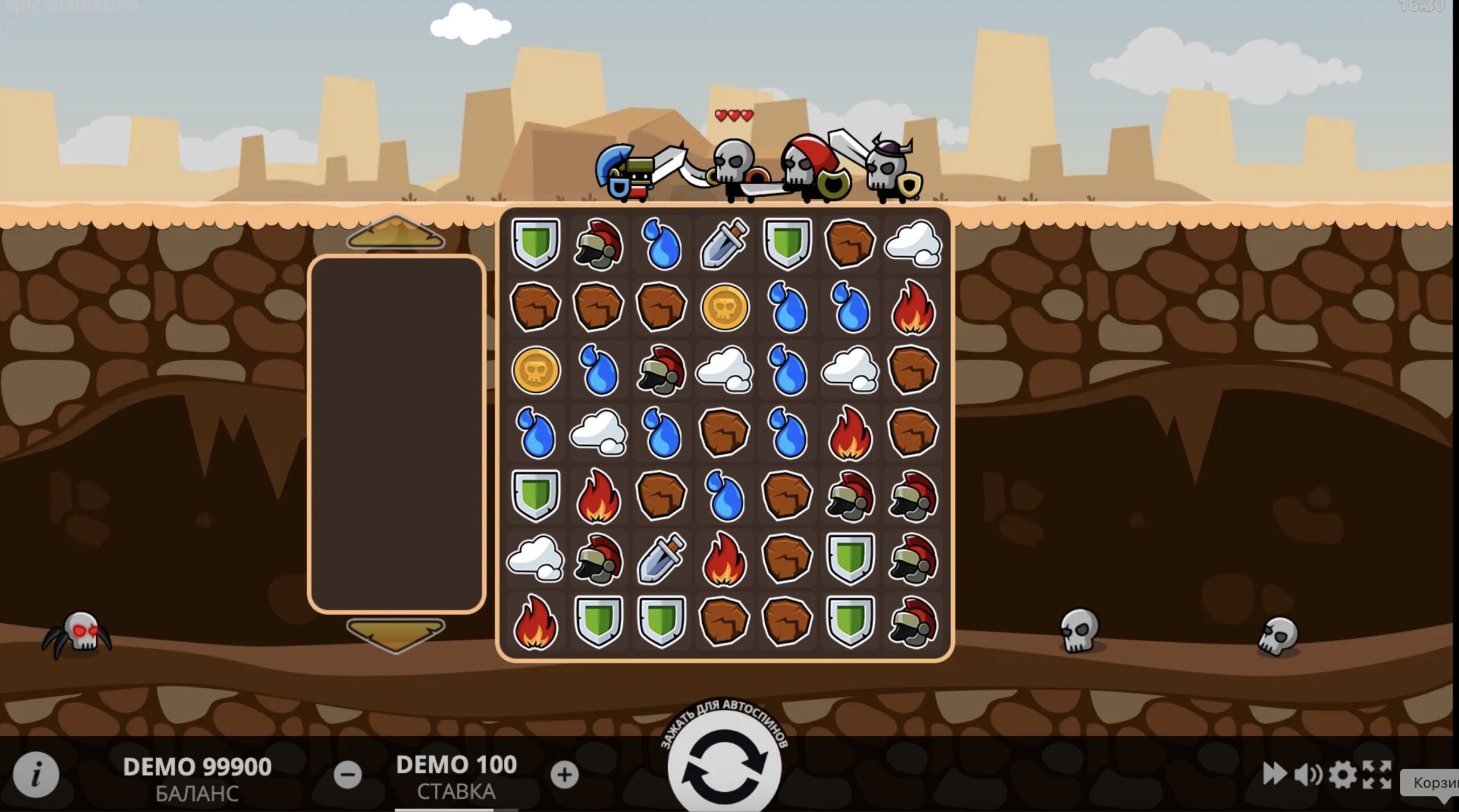Increase the bet with the plus button
This screenshot has width=1459, height=812.
[564, 774]
